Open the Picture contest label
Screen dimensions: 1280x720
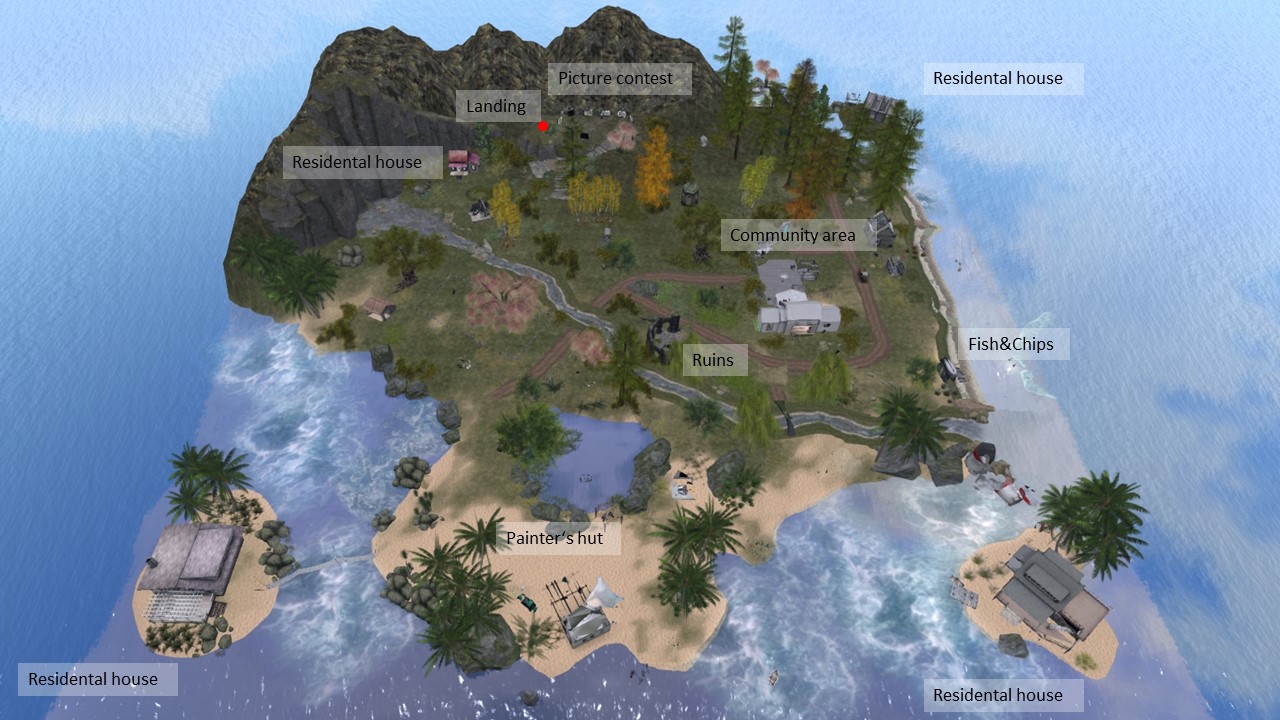point(616,78)
